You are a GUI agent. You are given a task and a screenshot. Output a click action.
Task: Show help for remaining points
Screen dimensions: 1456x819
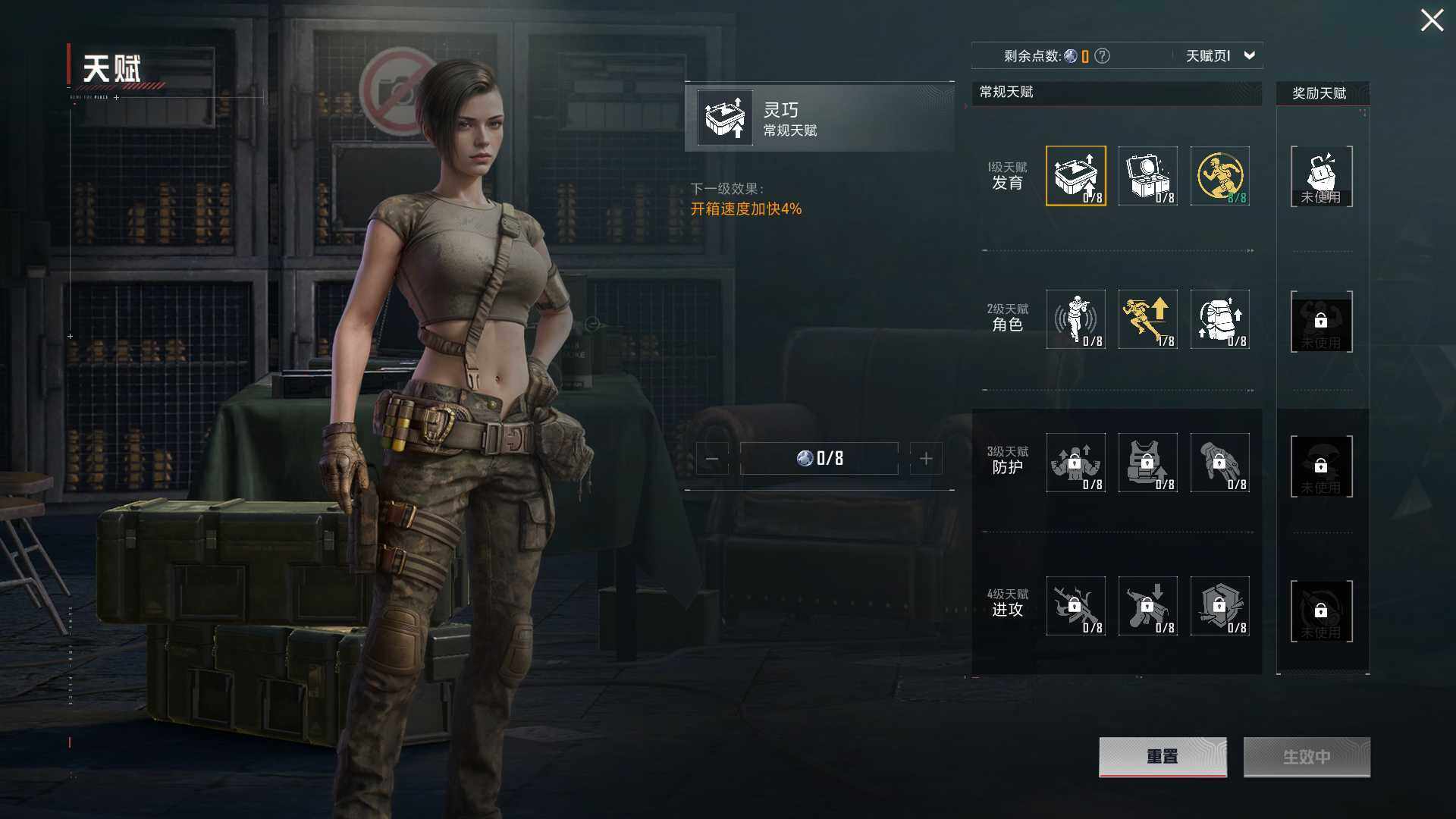[x=1103, y=56]
